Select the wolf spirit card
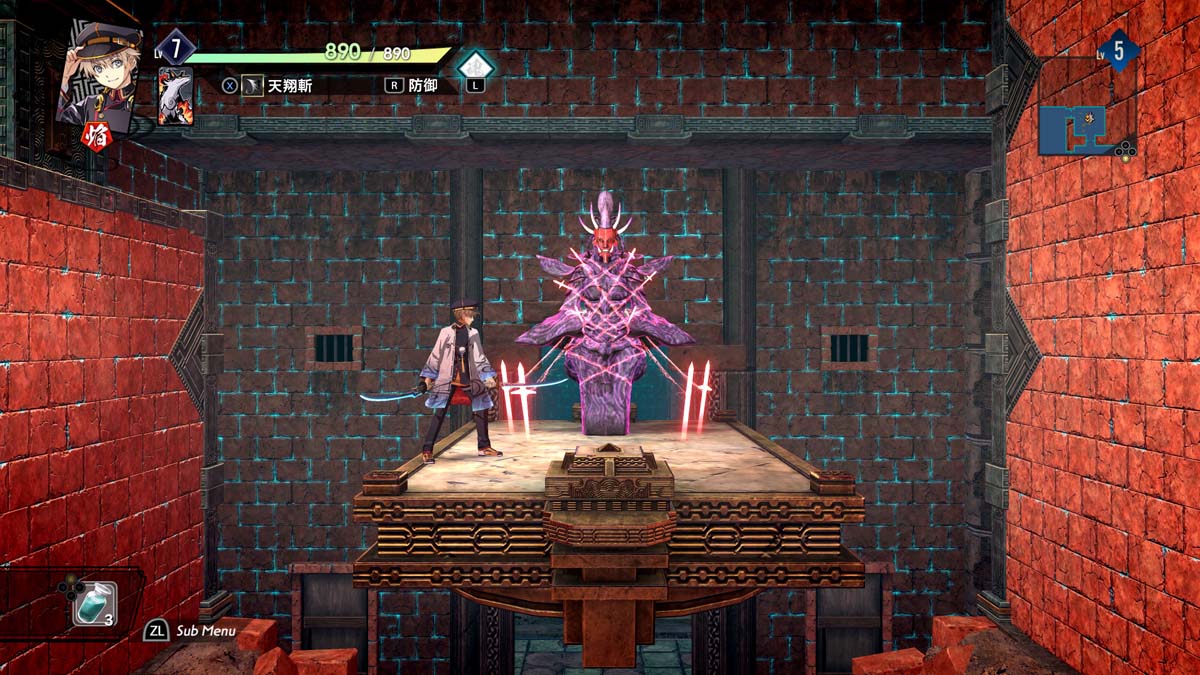This screenshot has height=675, width=1200. click(175, 96)
